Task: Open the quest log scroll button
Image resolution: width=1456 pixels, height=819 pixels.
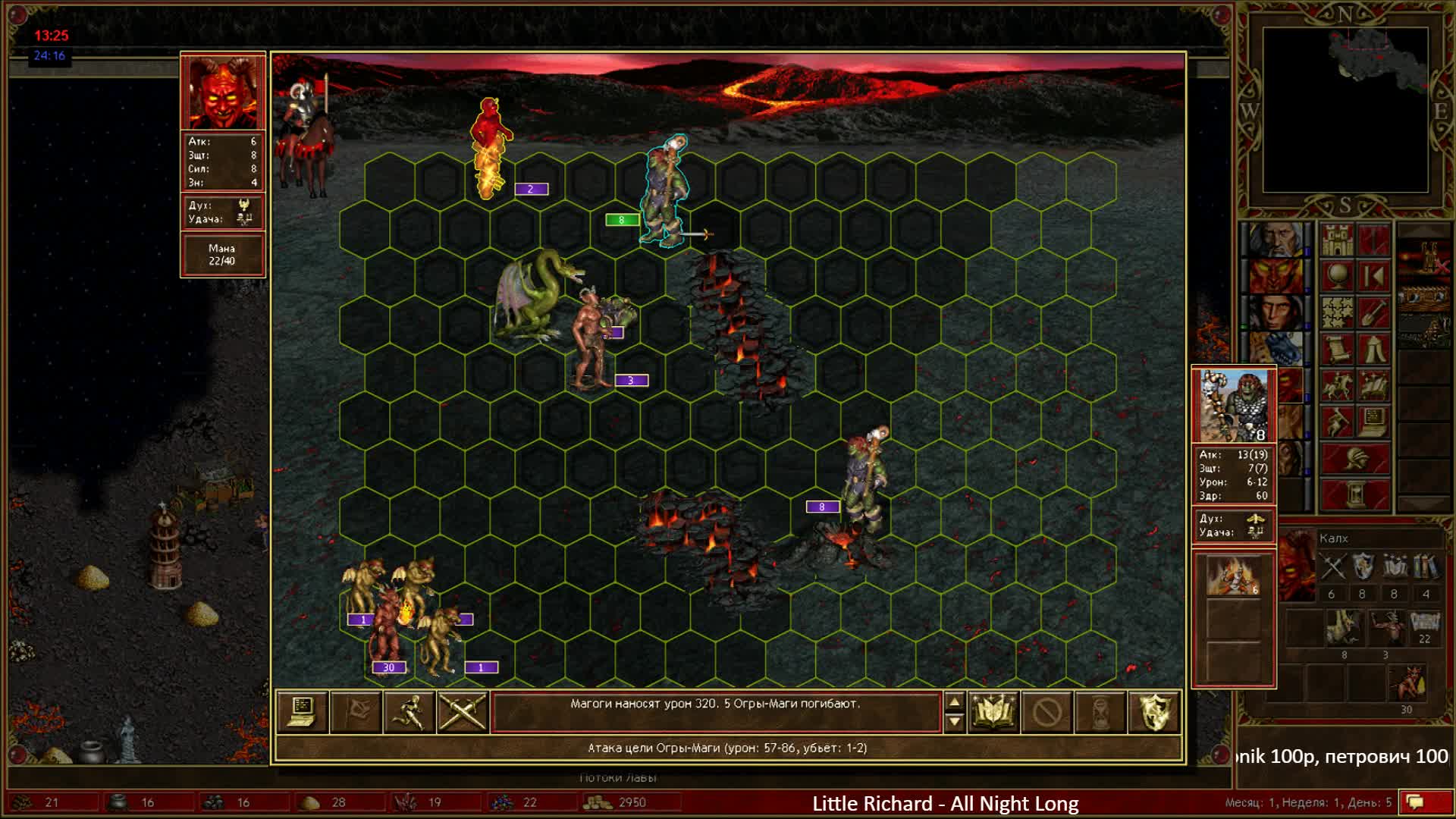Action: click(x=1337, y=349)
